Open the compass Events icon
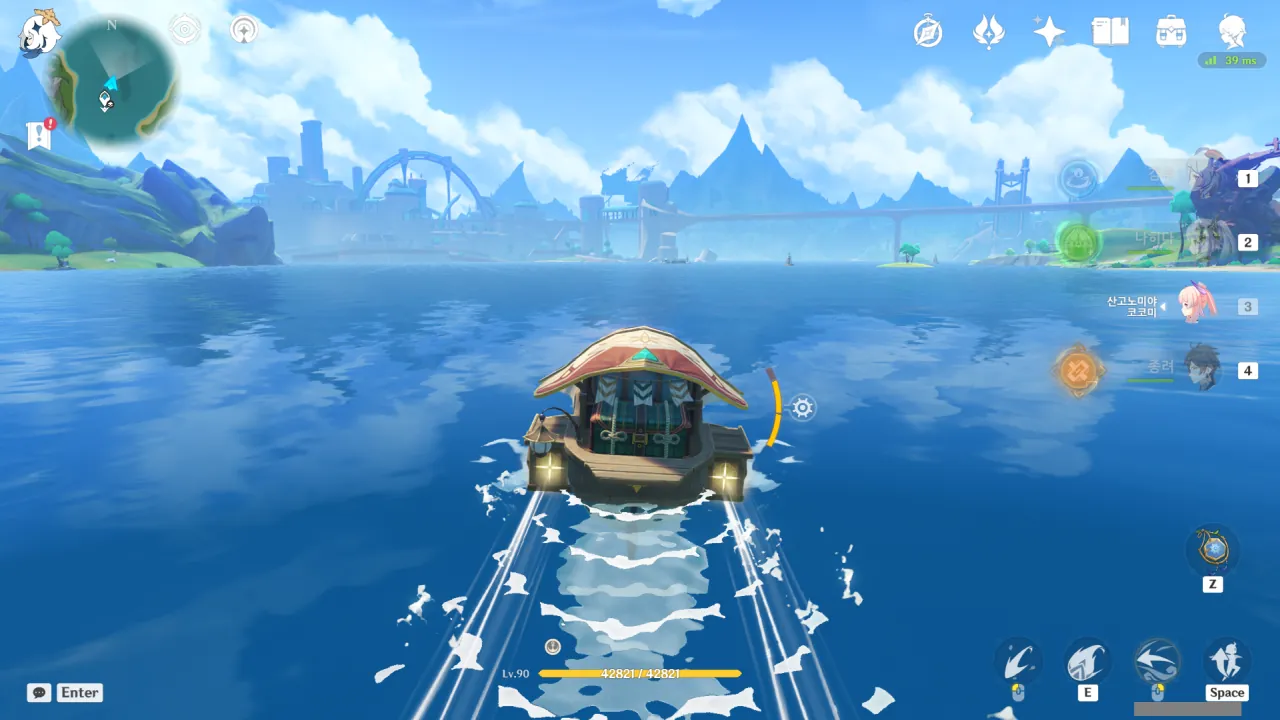The image size is (1280, 720). coord(928,32)
